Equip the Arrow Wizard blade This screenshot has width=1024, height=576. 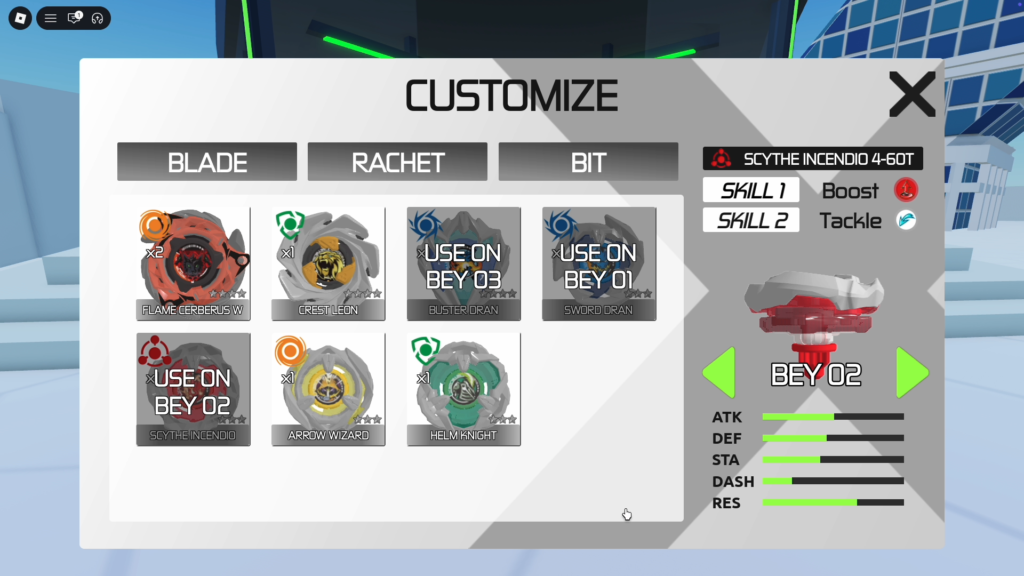(x=329, y=389)
